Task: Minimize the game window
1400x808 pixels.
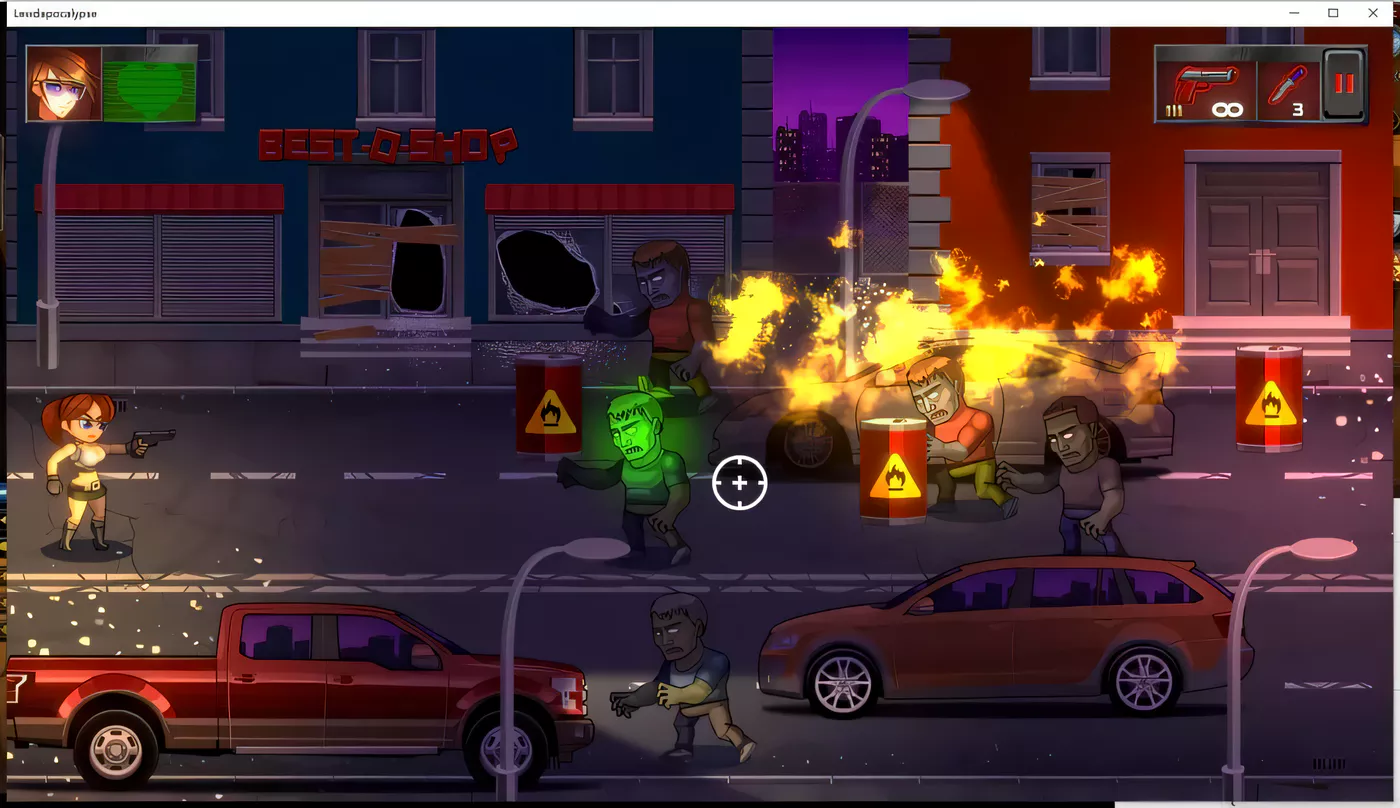Action: (1294, 13)
